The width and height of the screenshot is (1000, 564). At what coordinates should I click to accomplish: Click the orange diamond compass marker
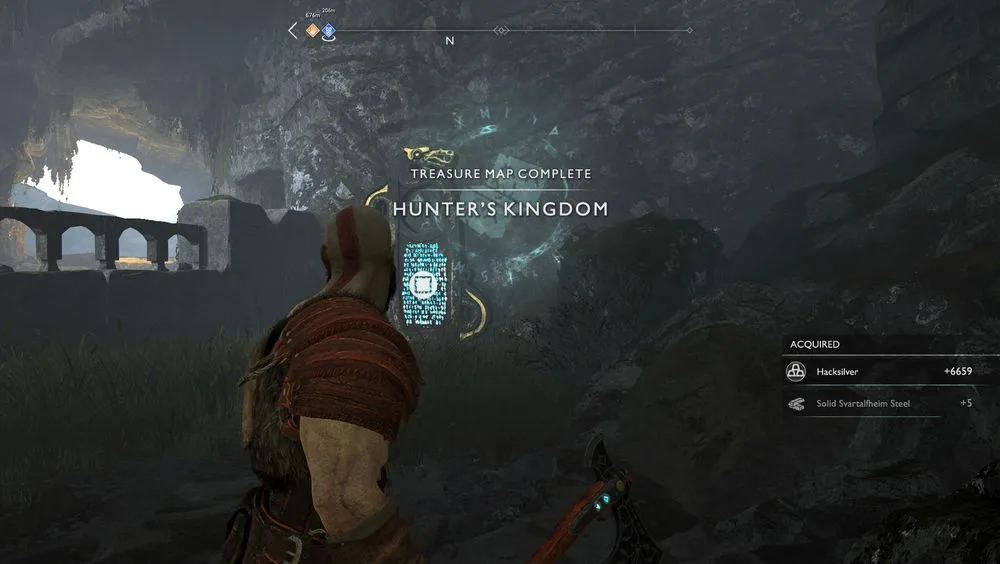coord(312,31)
